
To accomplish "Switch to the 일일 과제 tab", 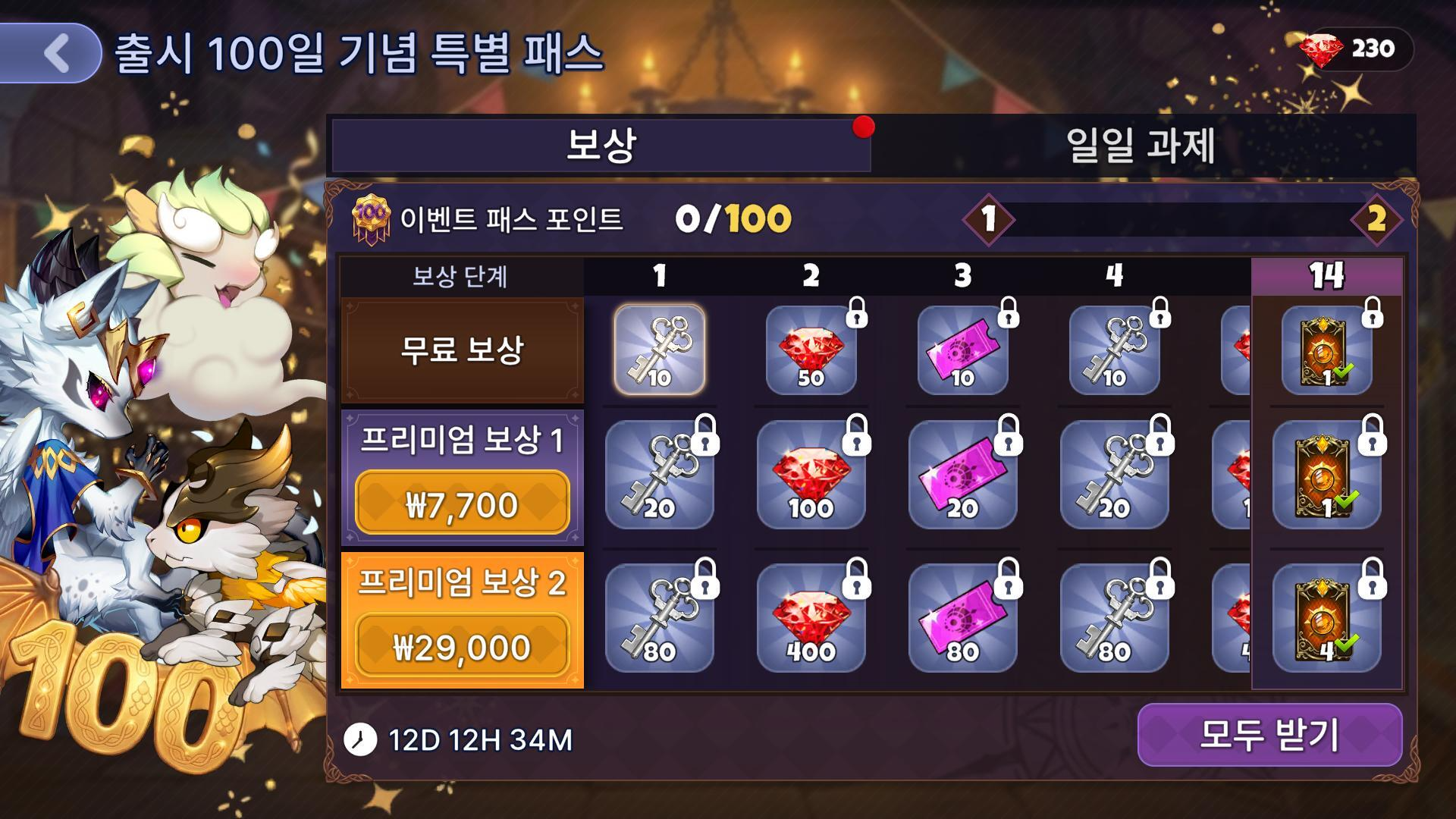I will 1141,146.
